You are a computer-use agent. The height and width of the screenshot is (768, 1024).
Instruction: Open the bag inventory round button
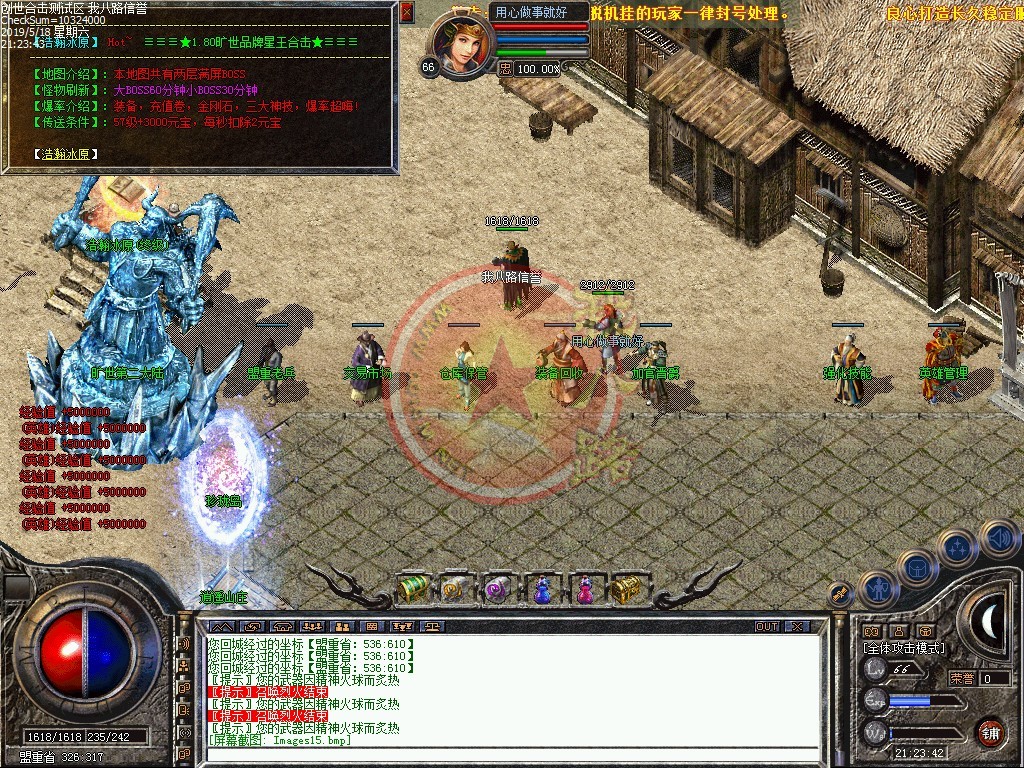pos(917,567)
